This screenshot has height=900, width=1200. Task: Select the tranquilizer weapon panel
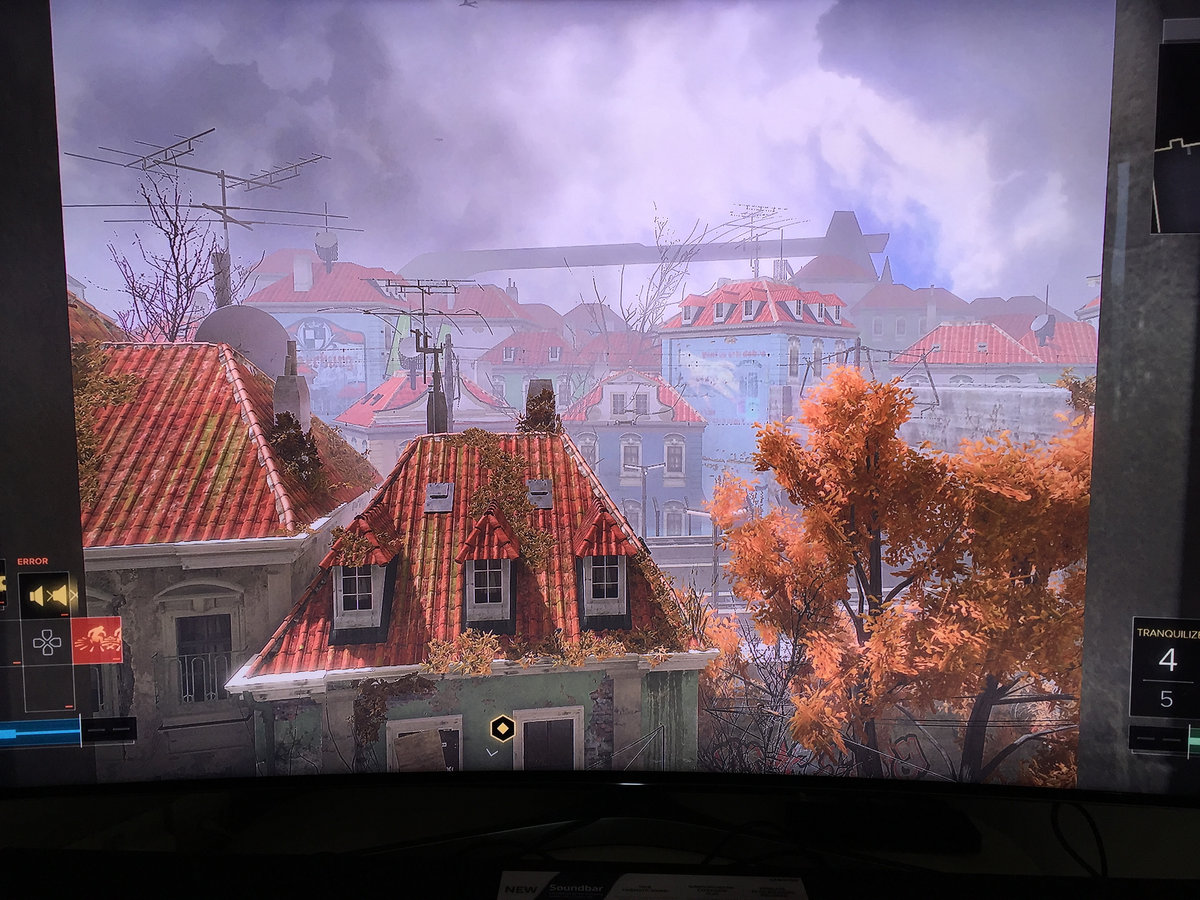[x=1166, y=667]
